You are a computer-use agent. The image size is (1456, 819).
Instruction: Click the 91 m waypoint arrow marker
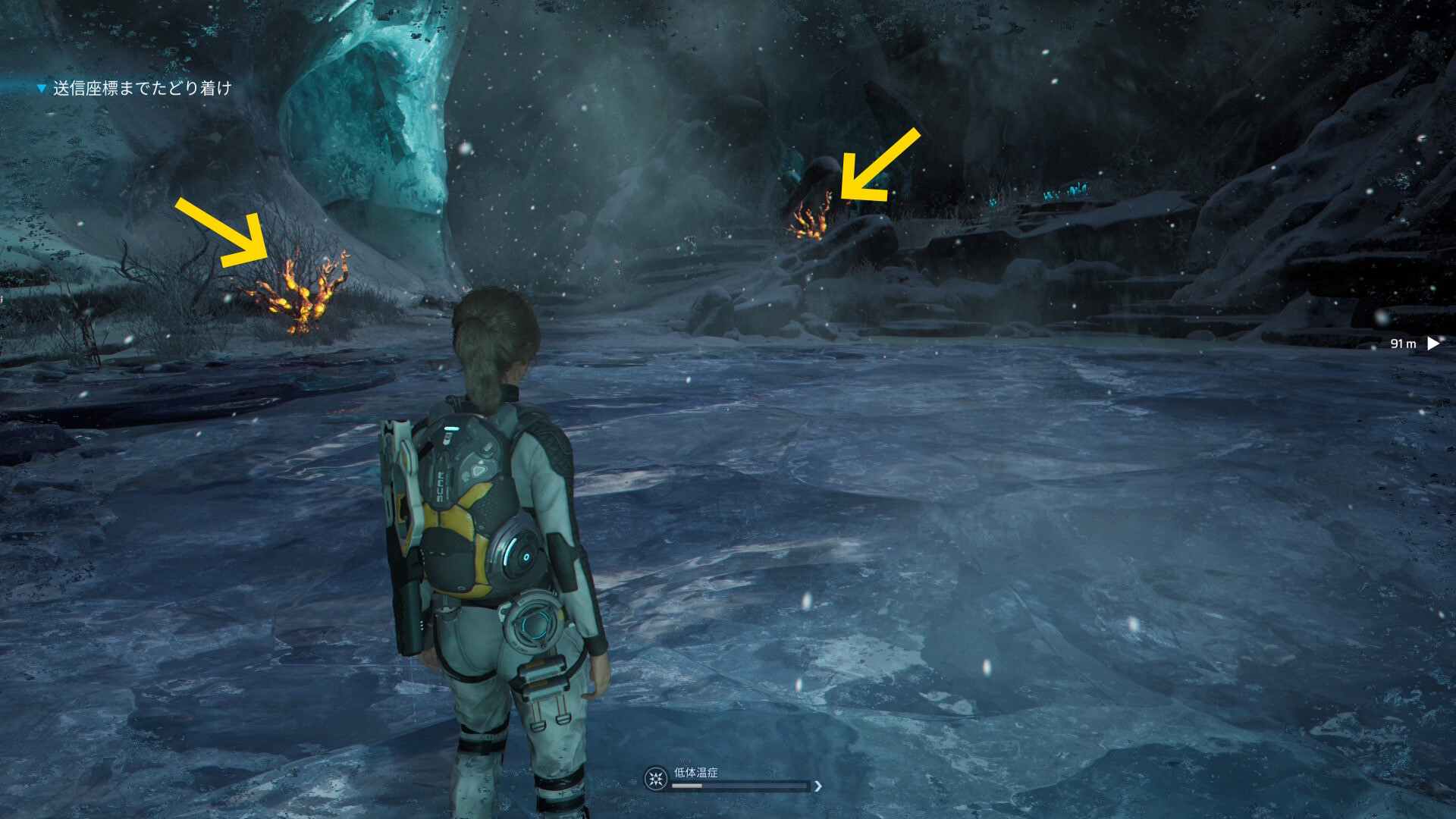(1433, 344)
